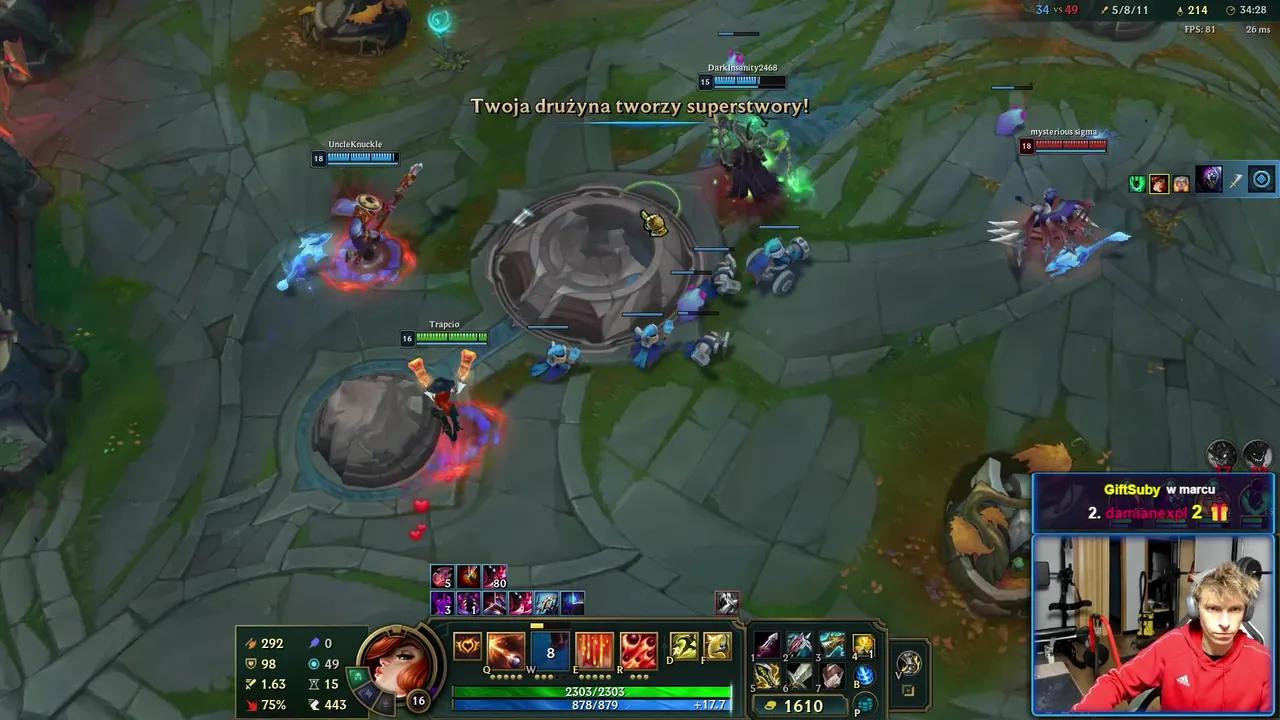Activate the yellow trinket in item slot 4

coord(863,644)
